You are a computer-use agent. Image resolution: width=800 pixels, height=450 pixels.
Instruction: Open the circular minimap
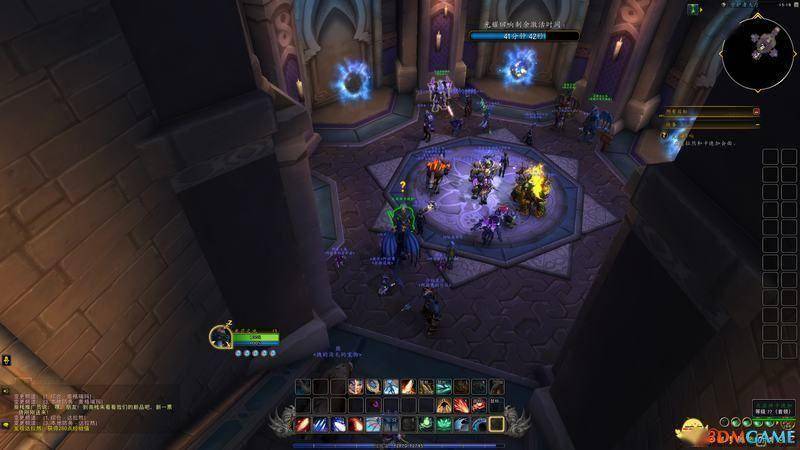(758, 51)
